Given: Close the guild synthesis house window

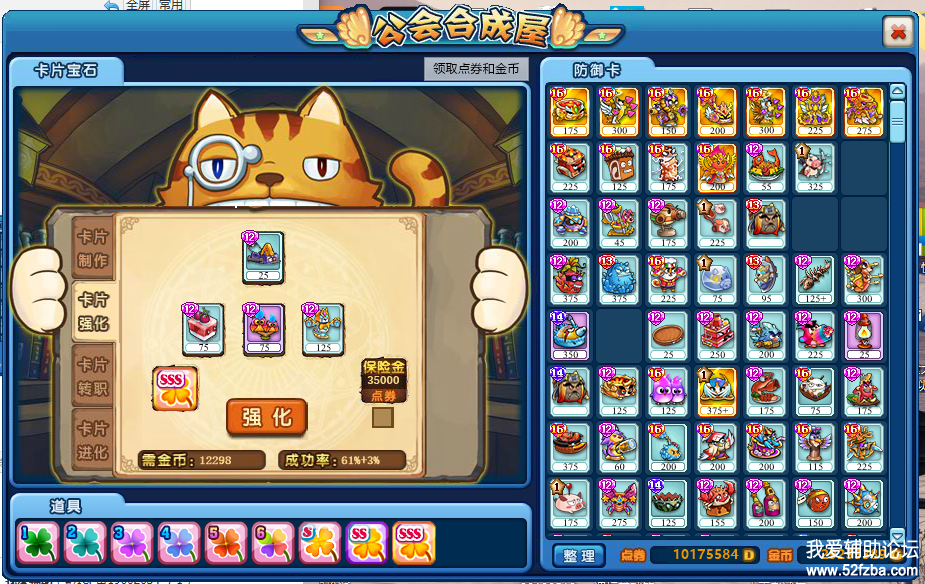Looking at the screenshot, I should pos(897,33).
